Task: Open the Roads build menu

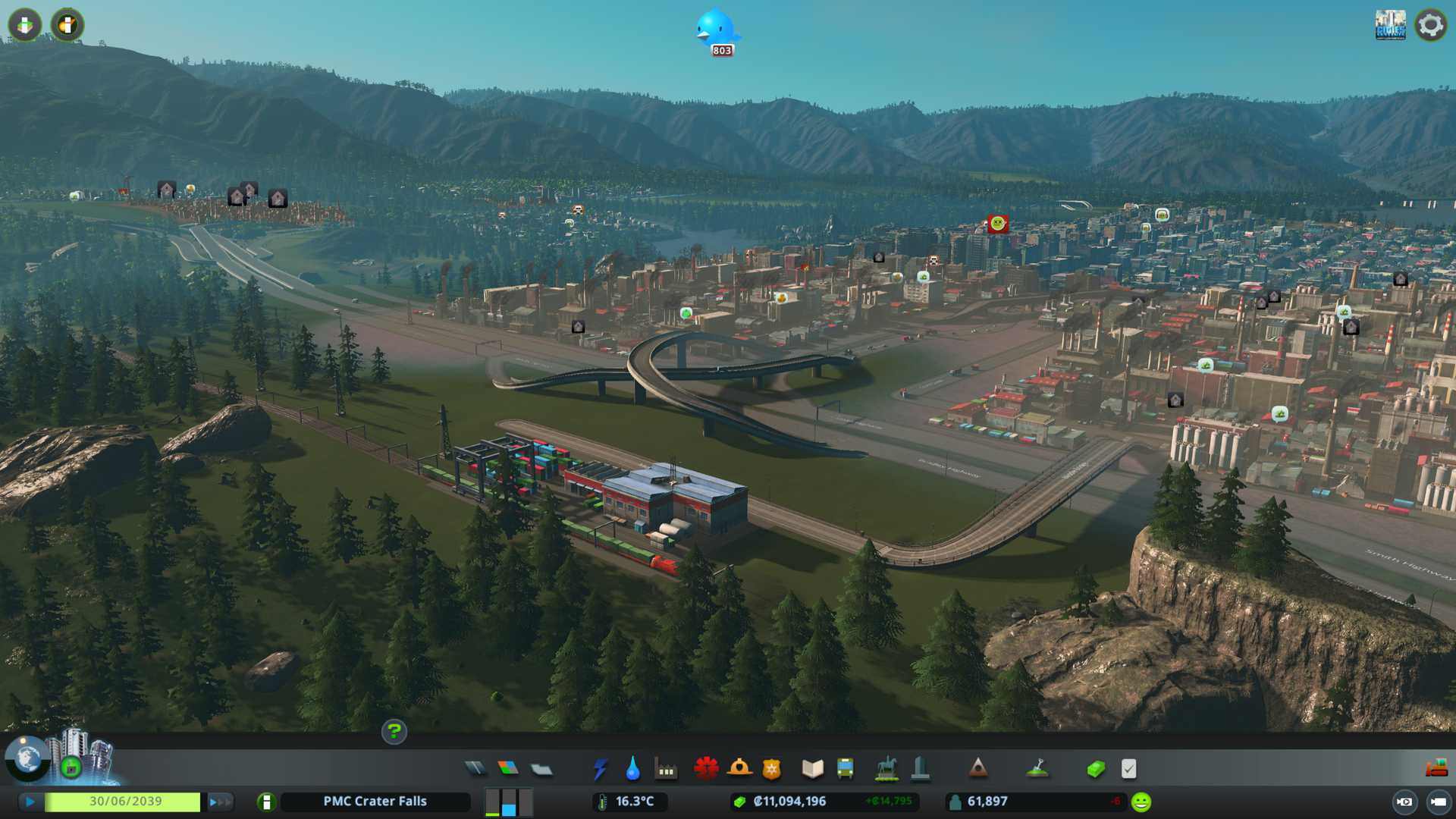Action: pyautogui.click(x=475, y=769)
